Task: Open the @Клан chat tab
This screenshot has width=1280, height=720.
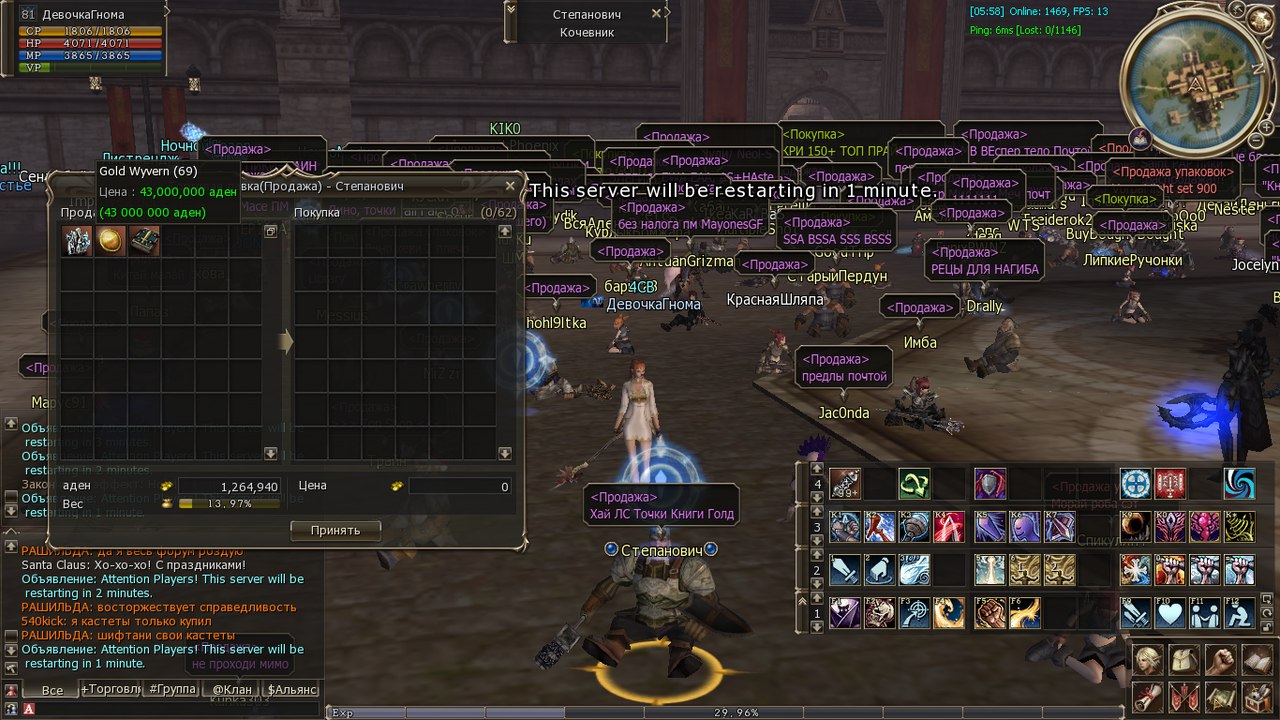Action: [232, 689]
